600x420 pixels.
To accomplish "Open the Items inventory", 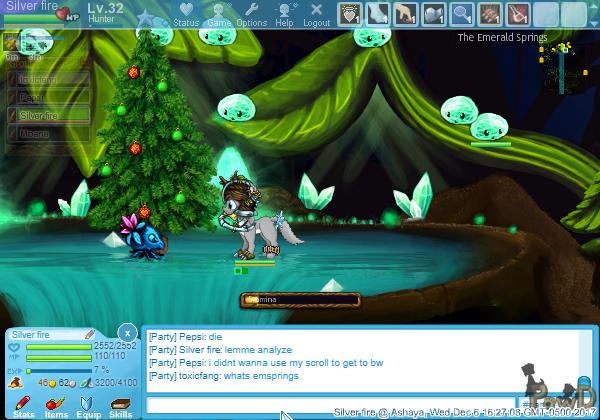I will (56, 405).
